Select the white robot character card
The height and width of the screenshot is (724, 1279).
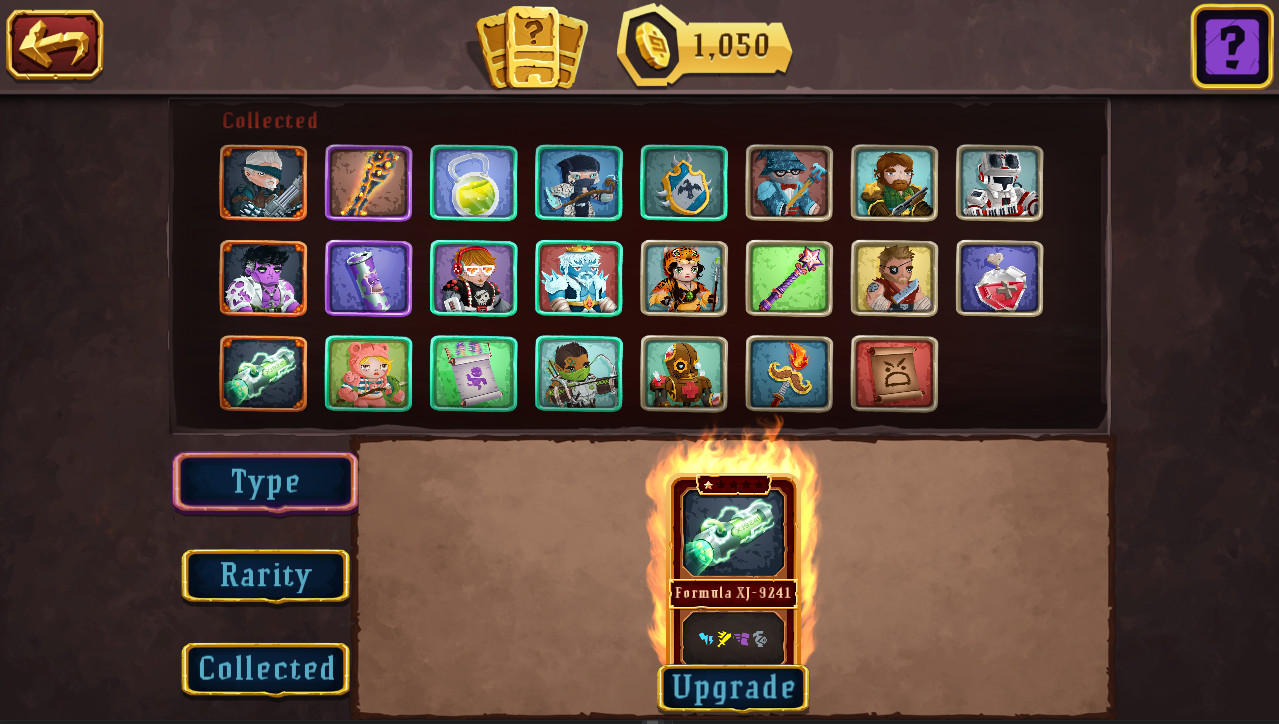(x=999, y=183)
